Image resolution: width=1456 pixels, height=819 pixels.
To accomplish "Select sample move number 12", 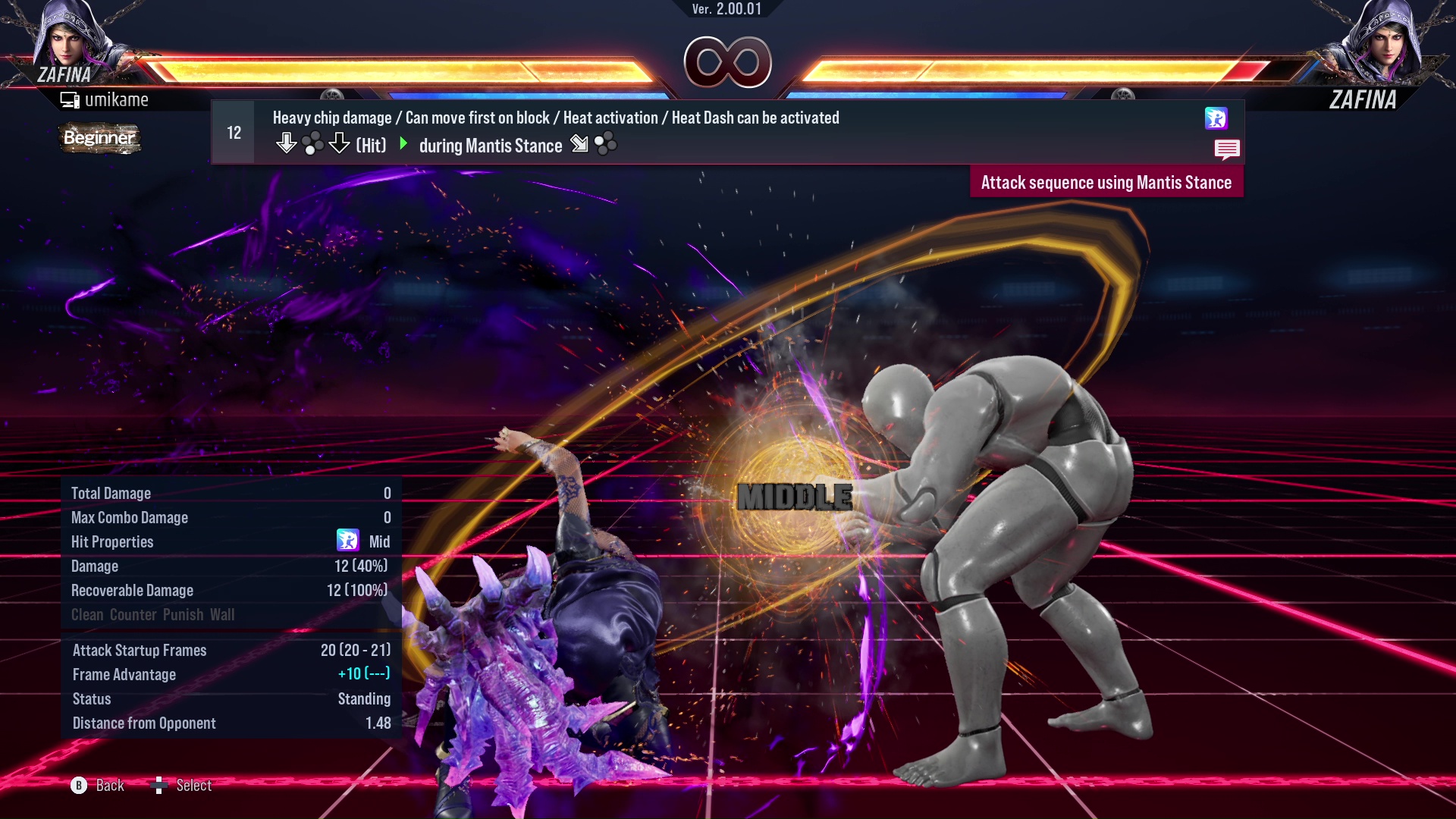I will [x=232, y=131].
